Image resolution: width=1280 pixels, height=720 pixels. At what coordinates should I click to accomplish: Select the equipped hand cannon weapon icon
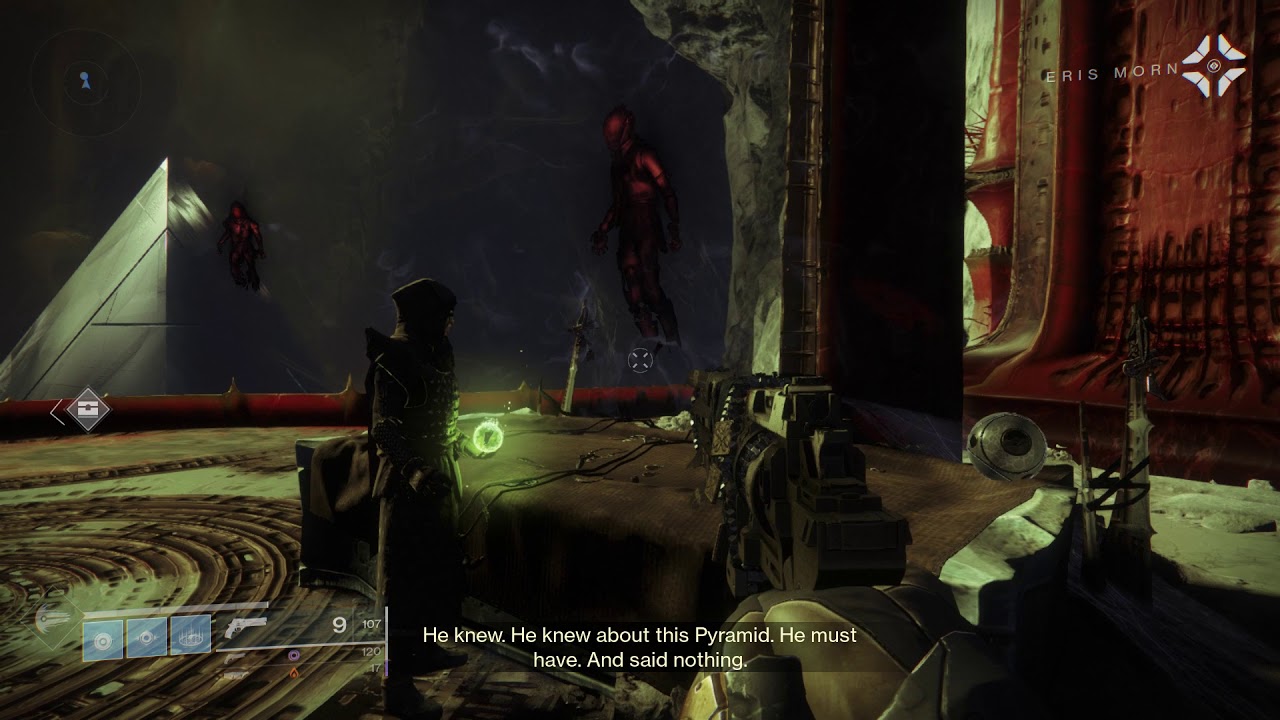246,626
